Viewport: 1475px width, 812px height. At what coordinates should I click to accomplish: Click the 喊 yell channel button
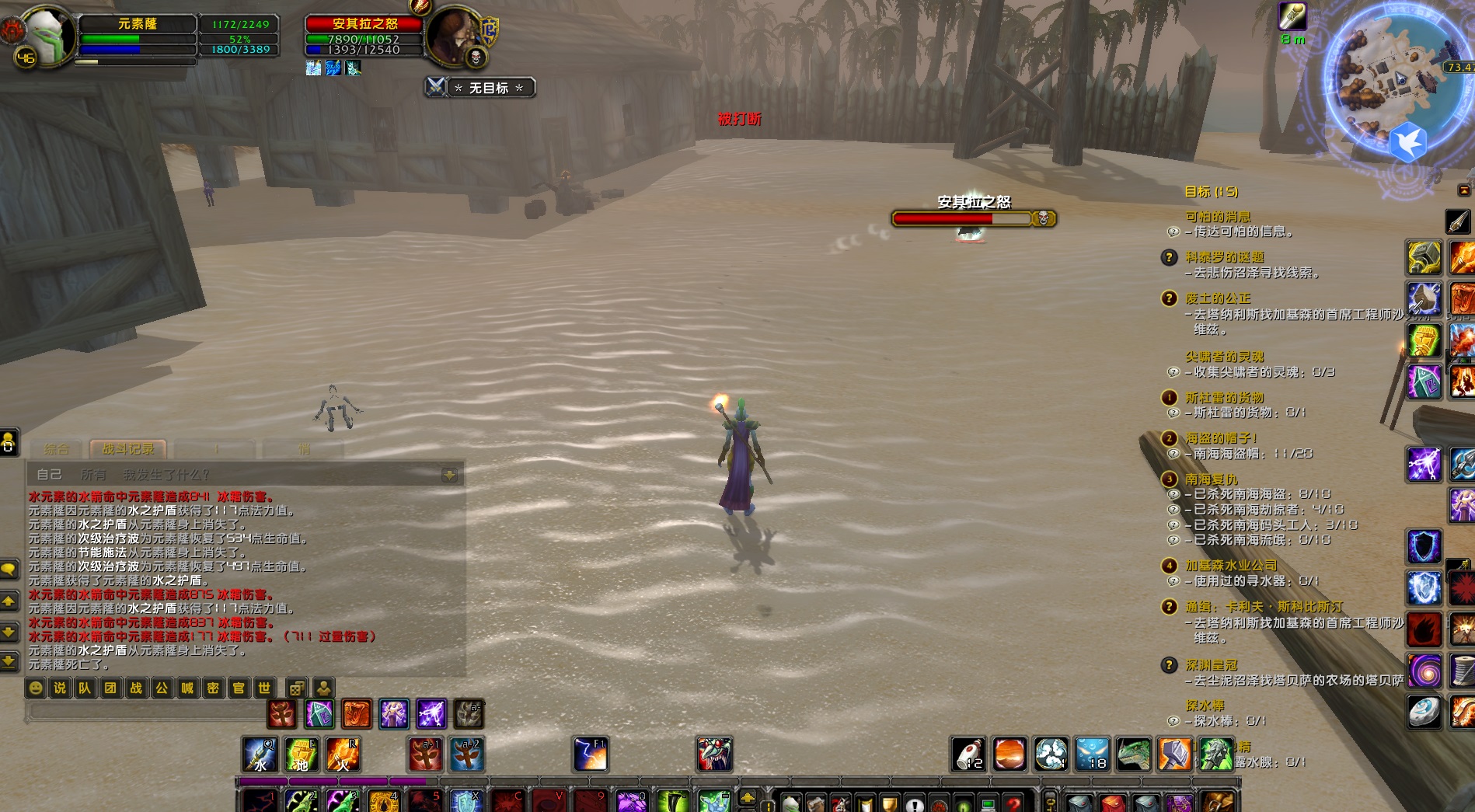(187, 688)
